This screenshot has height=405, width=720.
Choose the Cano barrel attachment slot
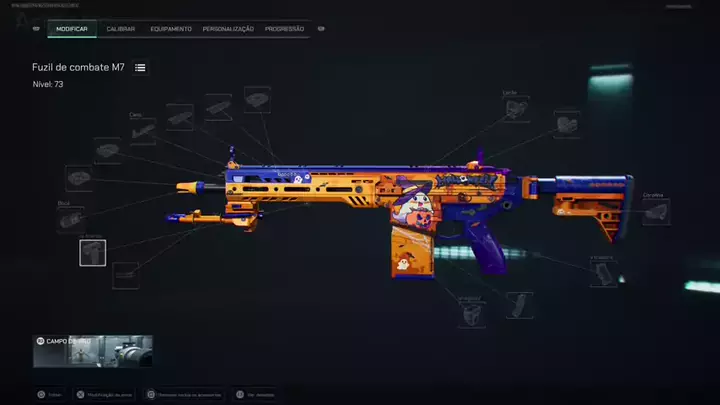[143, 131]
